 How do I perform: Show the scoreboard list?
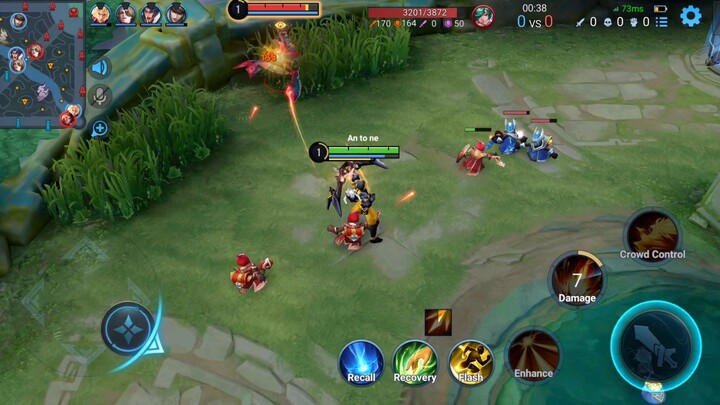click(661, 21)
